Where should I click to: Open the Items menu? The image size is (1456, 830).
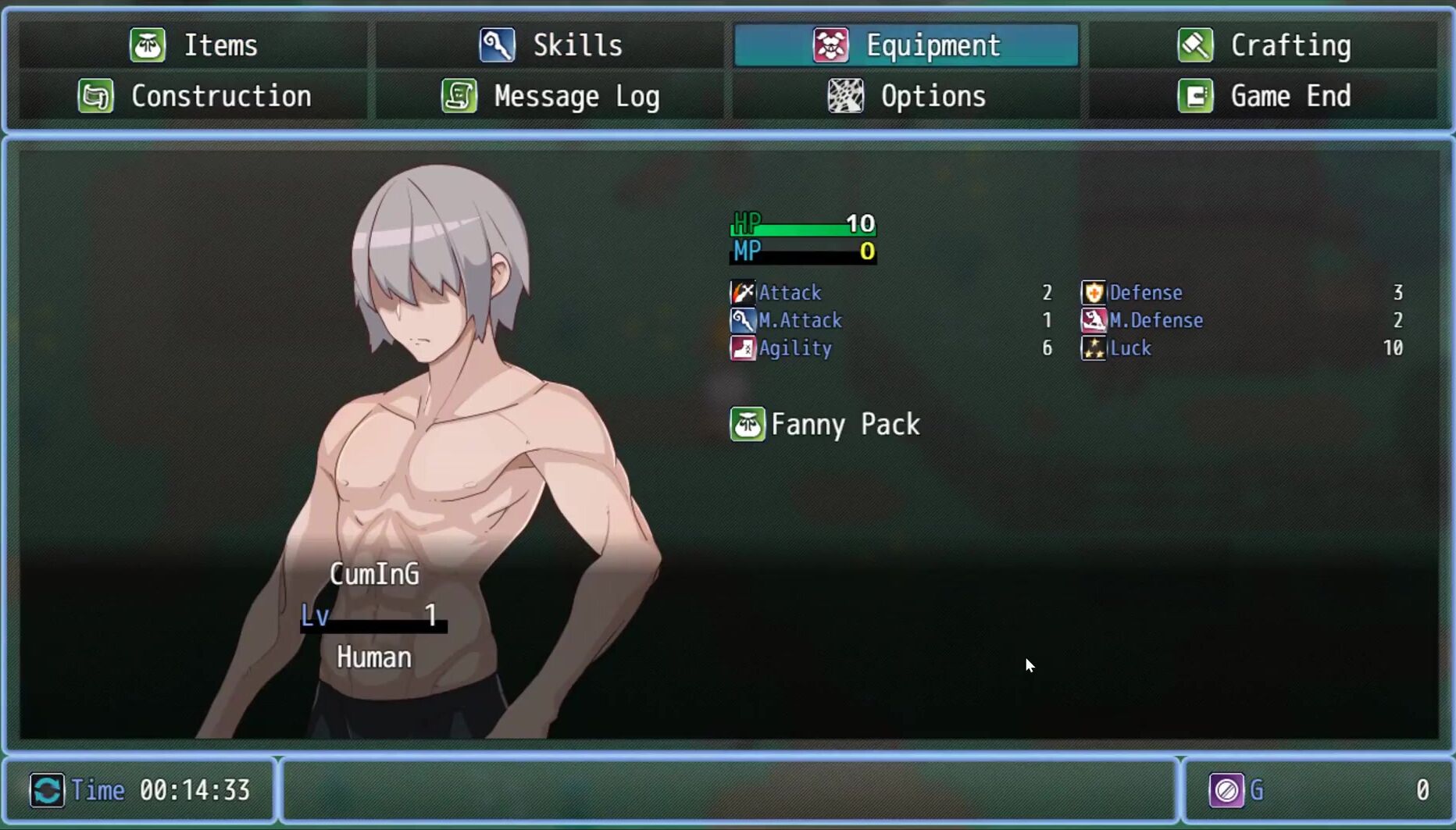coord(194,45)
